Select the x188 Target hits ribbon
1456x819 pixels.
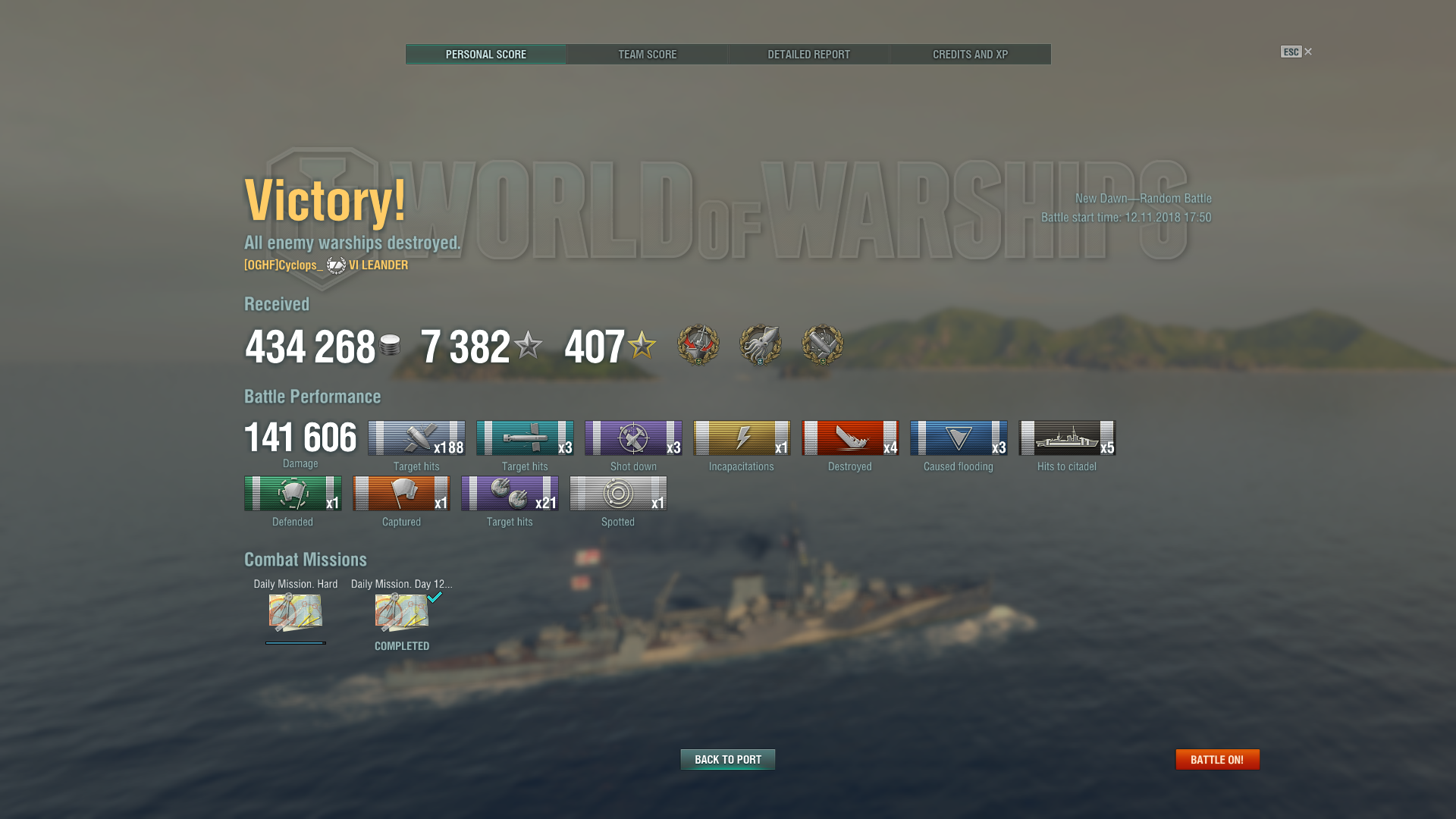point(416,438)
